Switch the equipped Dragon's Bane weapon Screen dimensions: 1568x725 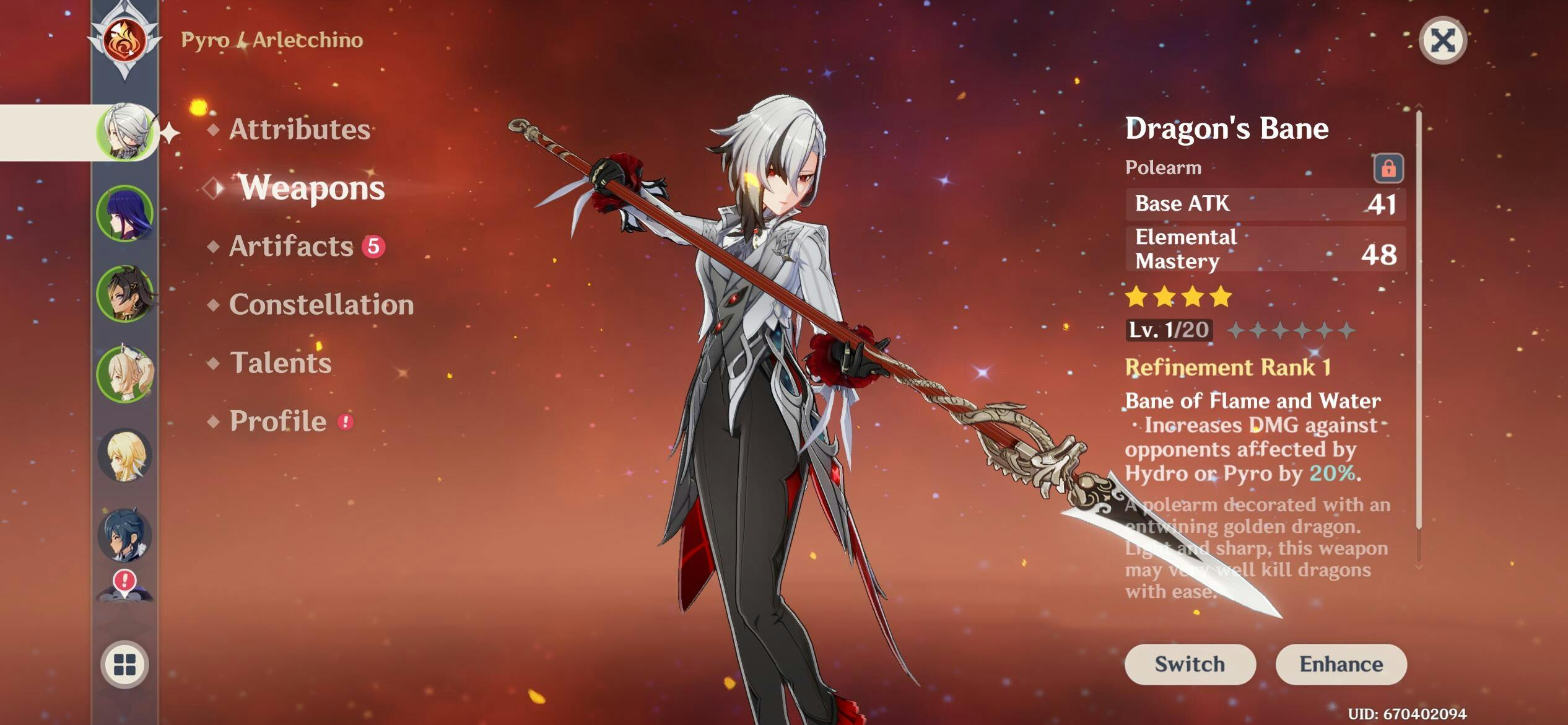pos(1190,664)
